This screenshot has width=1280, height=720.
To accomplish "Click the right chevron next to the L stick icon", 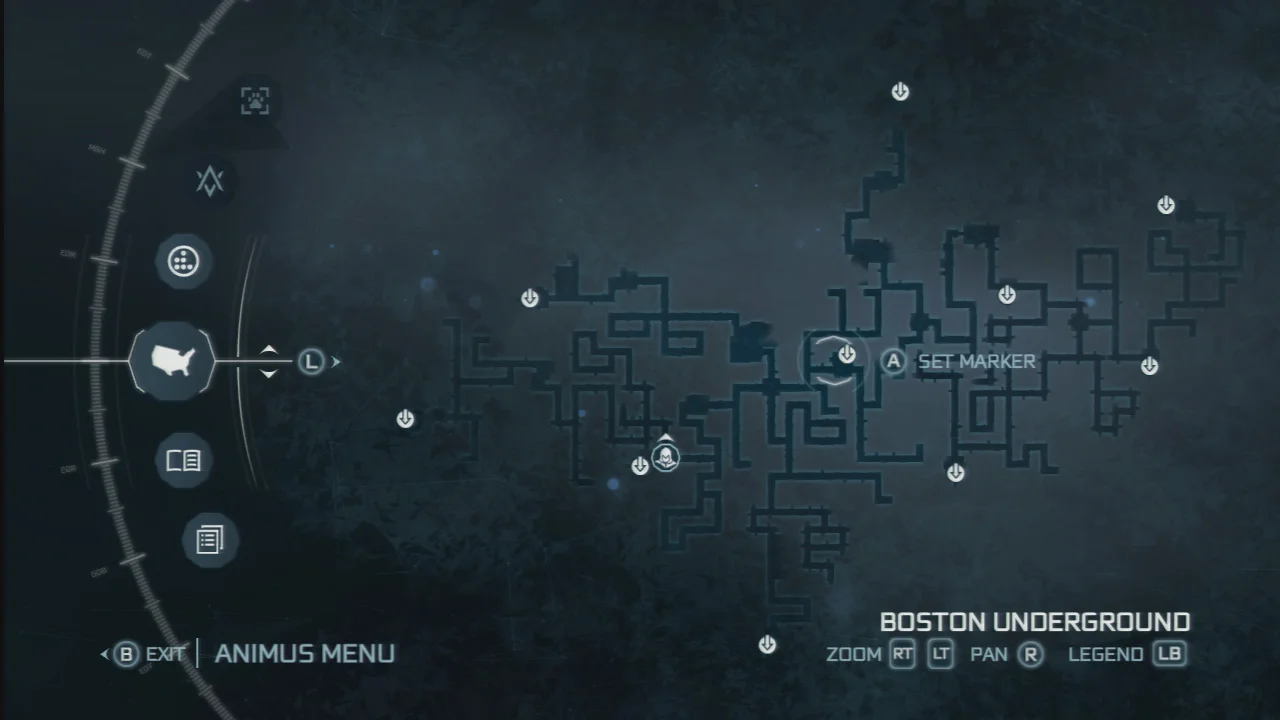I will pos(336,361).
